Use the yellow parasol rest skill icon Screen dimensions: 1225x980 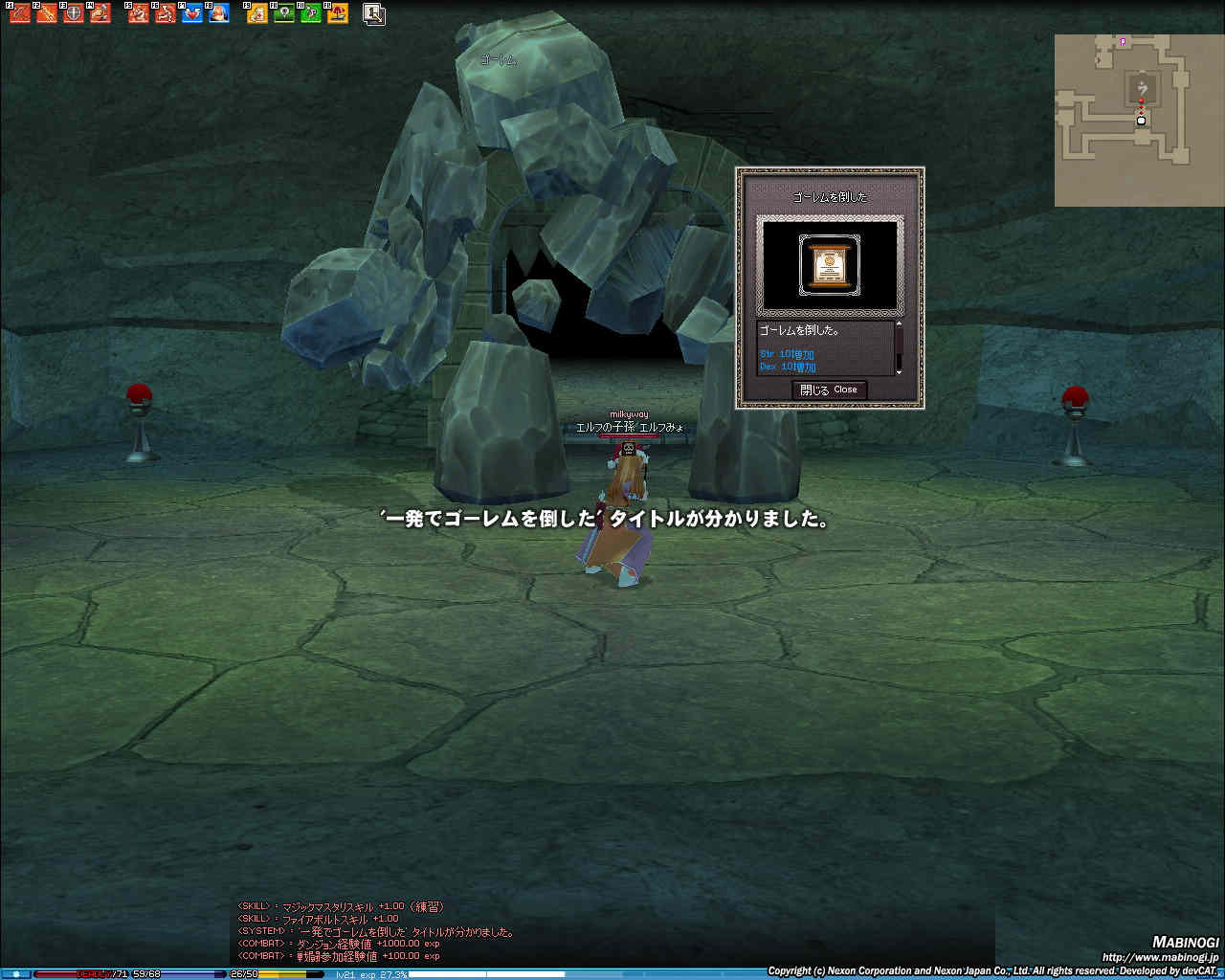tap(338, 13)
